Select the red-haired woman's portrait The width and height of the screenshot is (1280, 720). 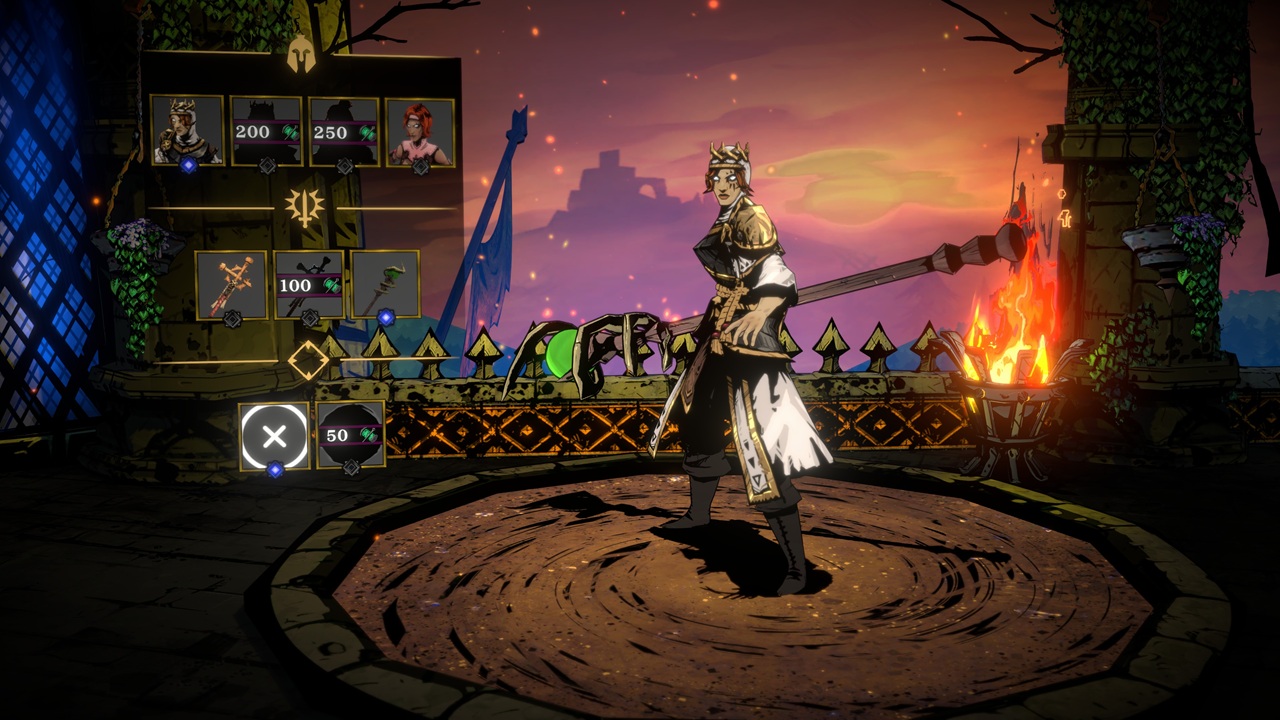(419, 131)
